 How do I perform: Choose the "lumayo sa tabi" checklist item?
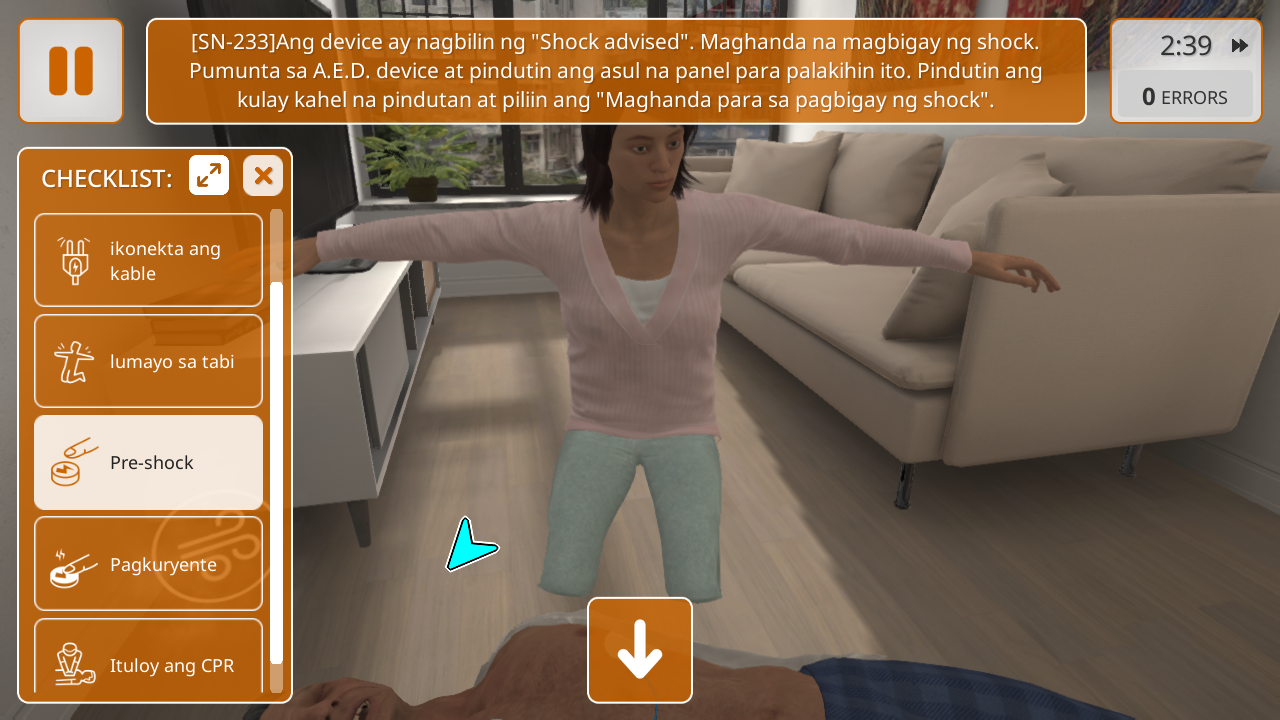point(149,361)
